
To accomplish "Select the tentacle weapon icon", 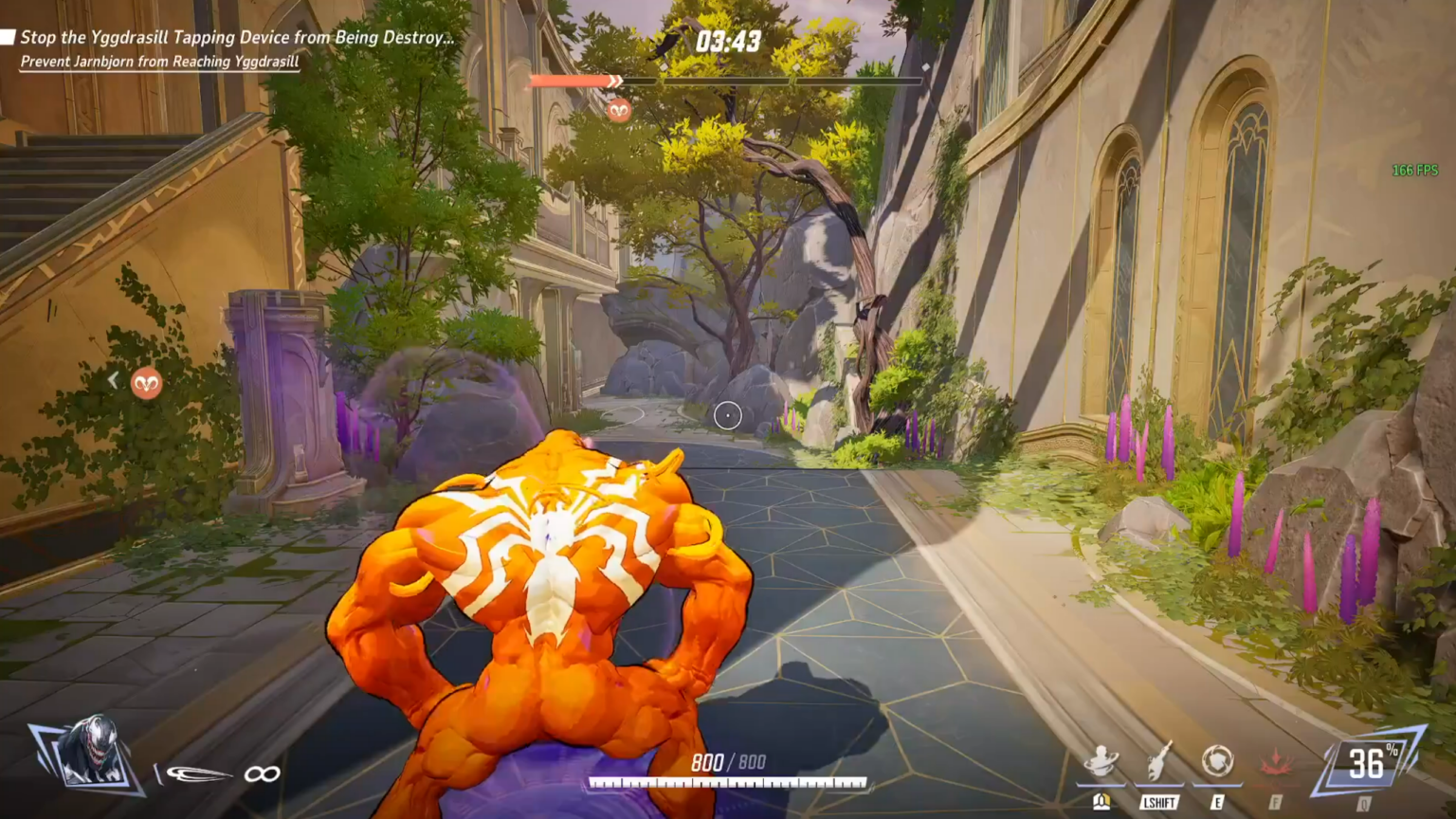I will tap(197, 774).
